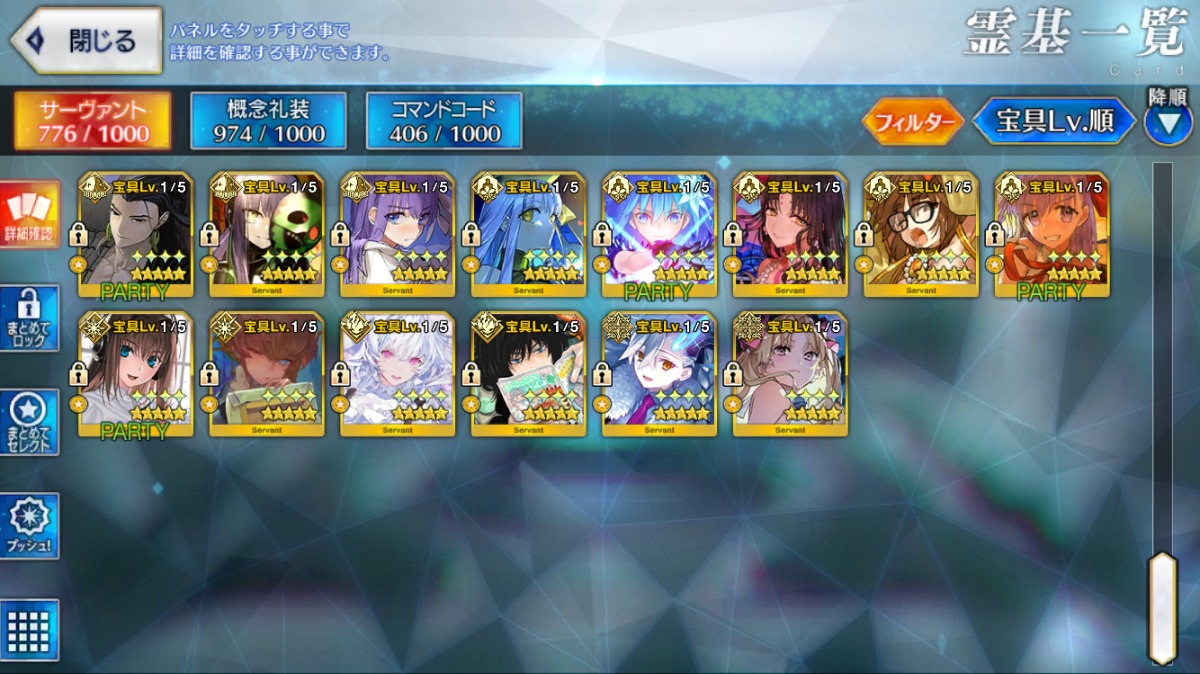Choose the brown-haired servant with headphones
Viewport: 1200px width, 674px height.
(135, 374)
